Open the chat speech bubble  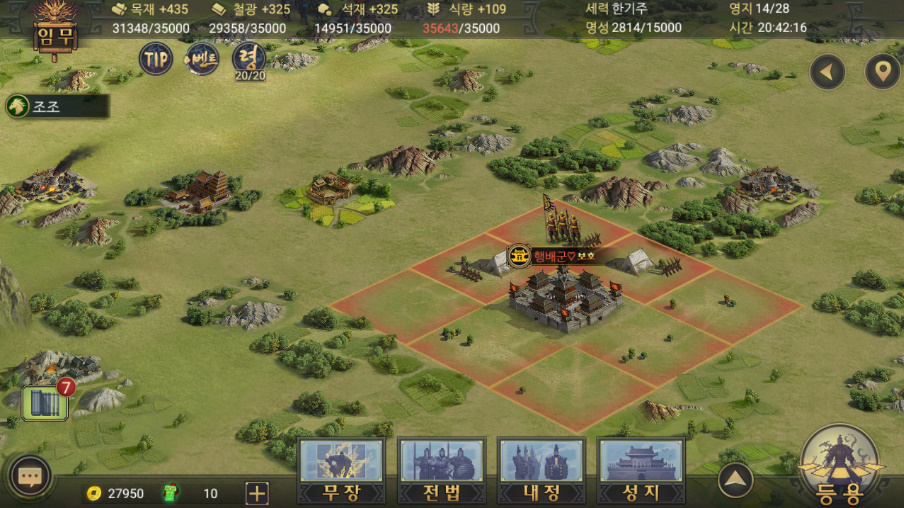[x=29, y=478]
